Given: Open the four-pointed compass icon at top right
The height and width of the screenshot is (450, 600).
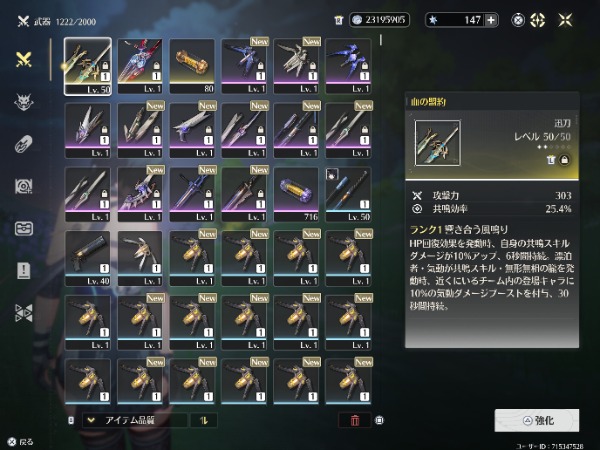Looking at the screenshot, I should (537, 19).
